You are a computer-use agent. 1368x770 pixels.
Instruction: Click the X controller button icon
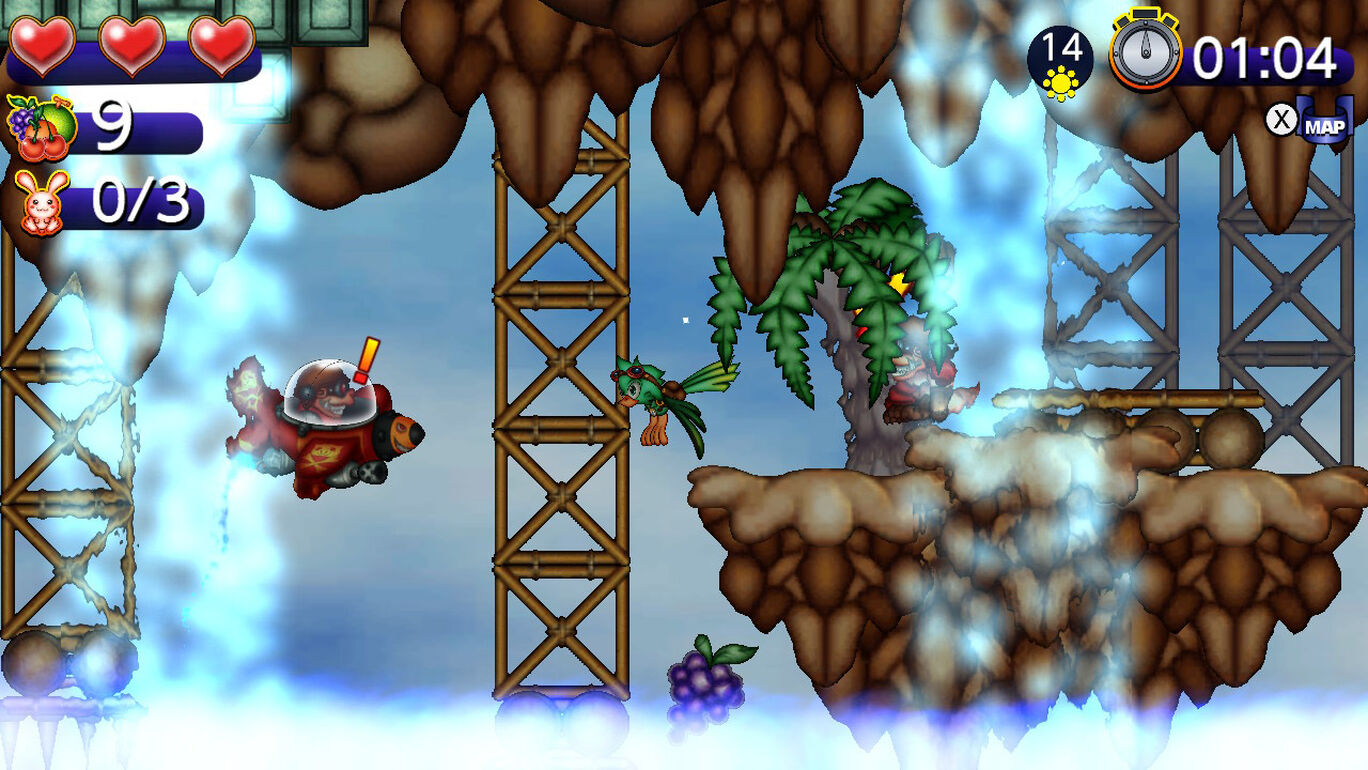coord(1281,117)
